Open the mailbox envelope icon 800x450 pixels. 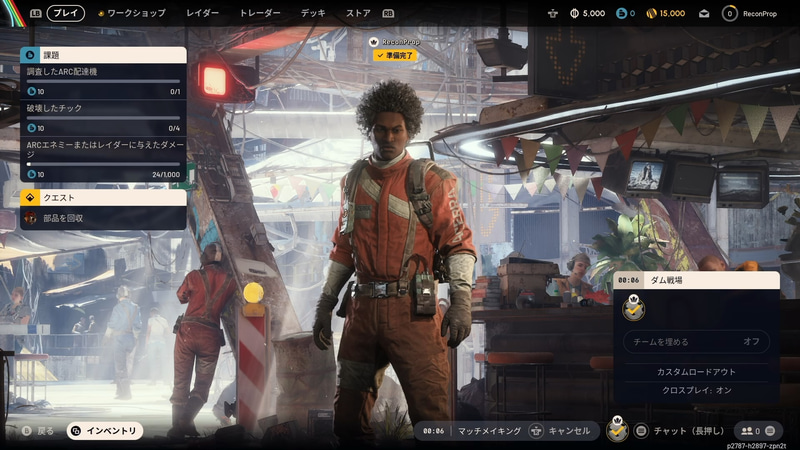[x=704, y=14]
